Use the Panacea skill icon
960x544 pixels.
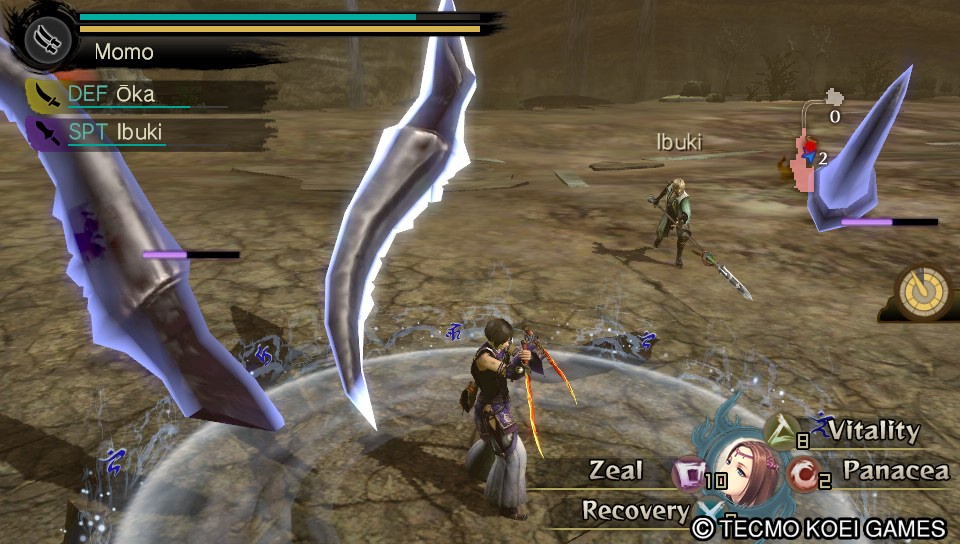[802, 471]
